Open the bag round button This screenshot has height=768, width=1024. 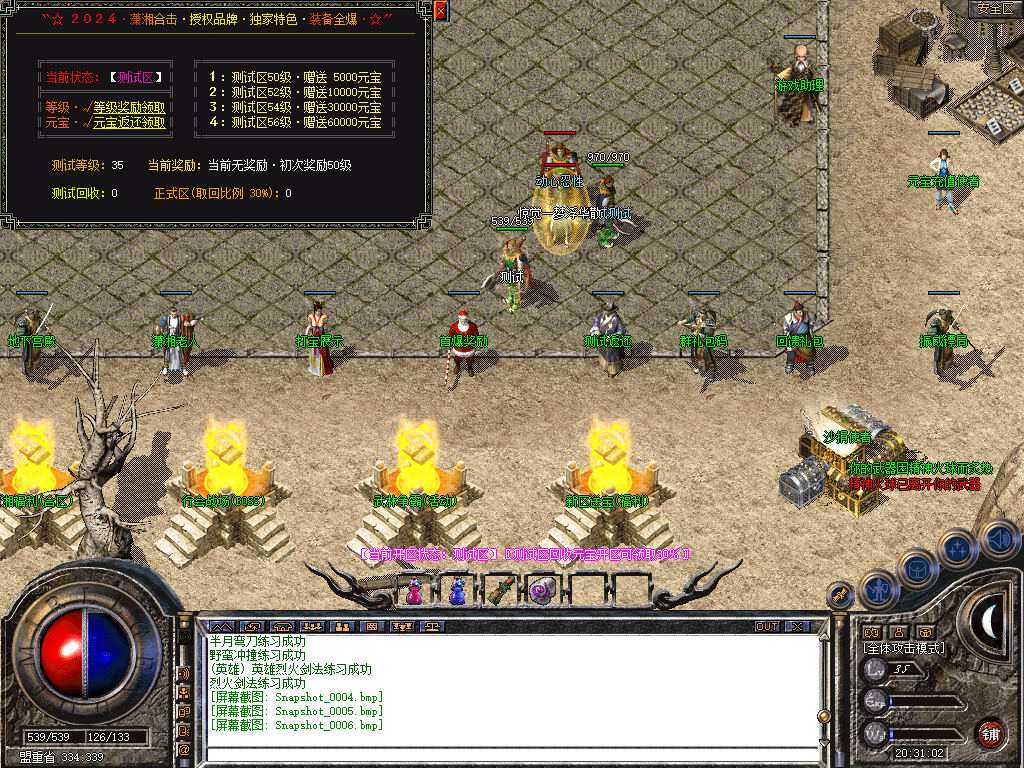(x=918, y=568)
